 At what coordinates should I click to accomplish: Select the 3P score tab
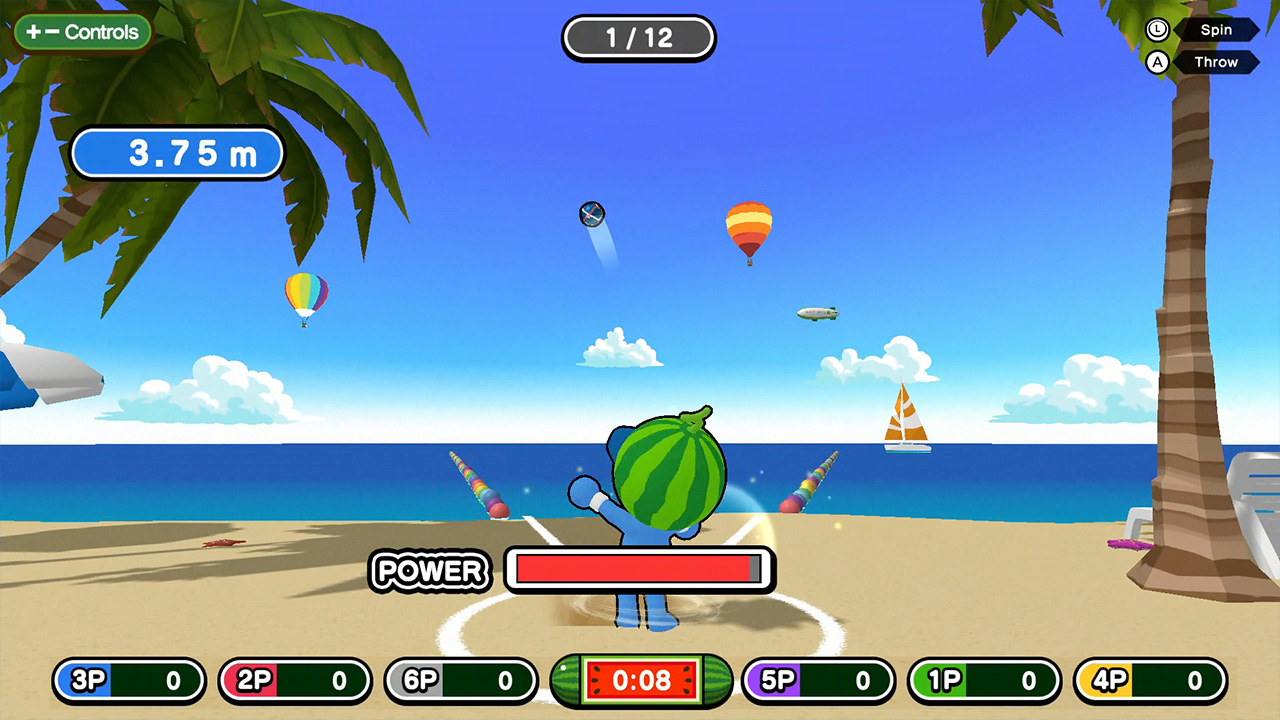128,681
